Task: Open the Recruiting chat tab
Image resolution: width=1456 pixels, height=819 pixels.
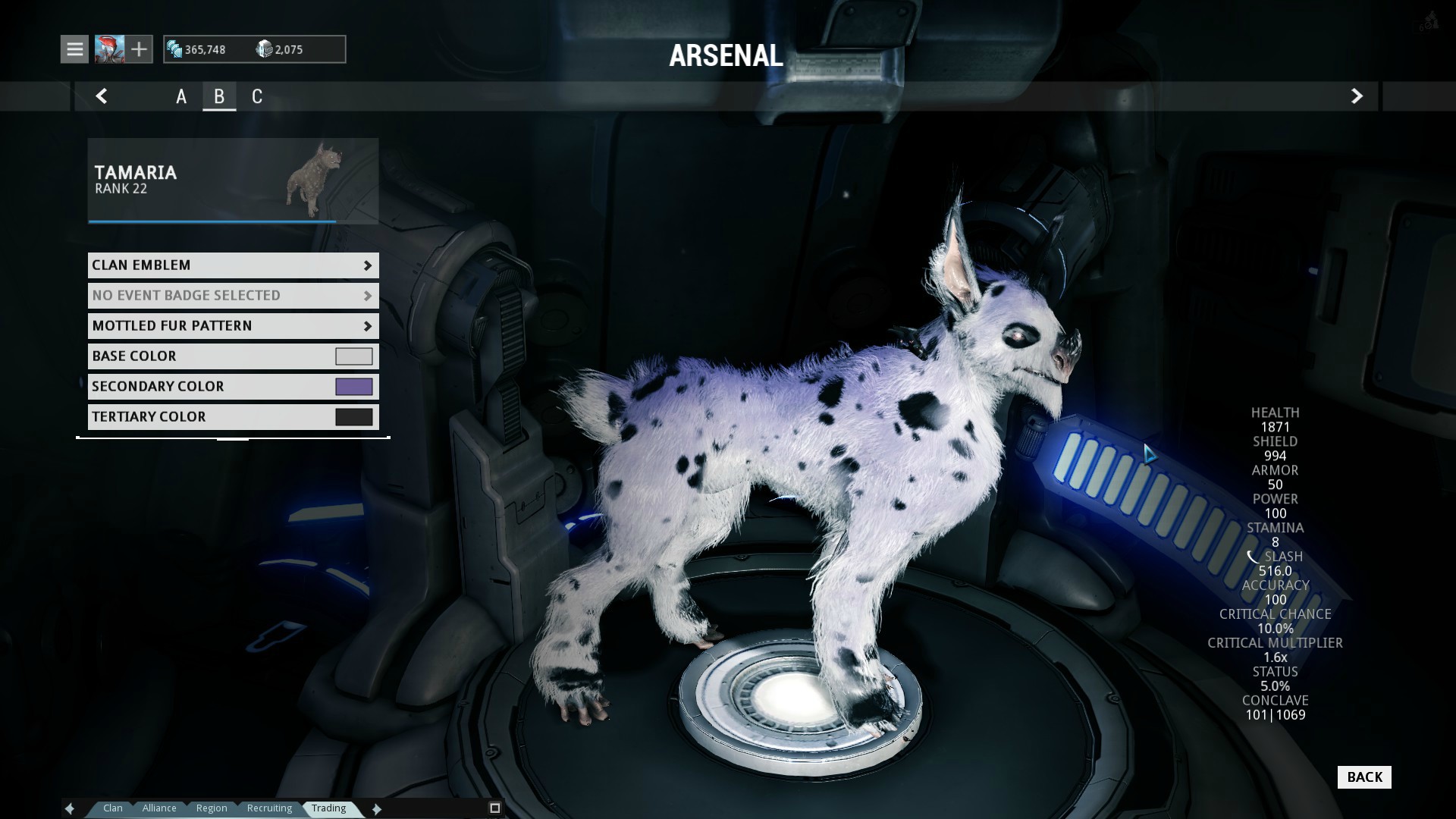Action: click(269, 808)
